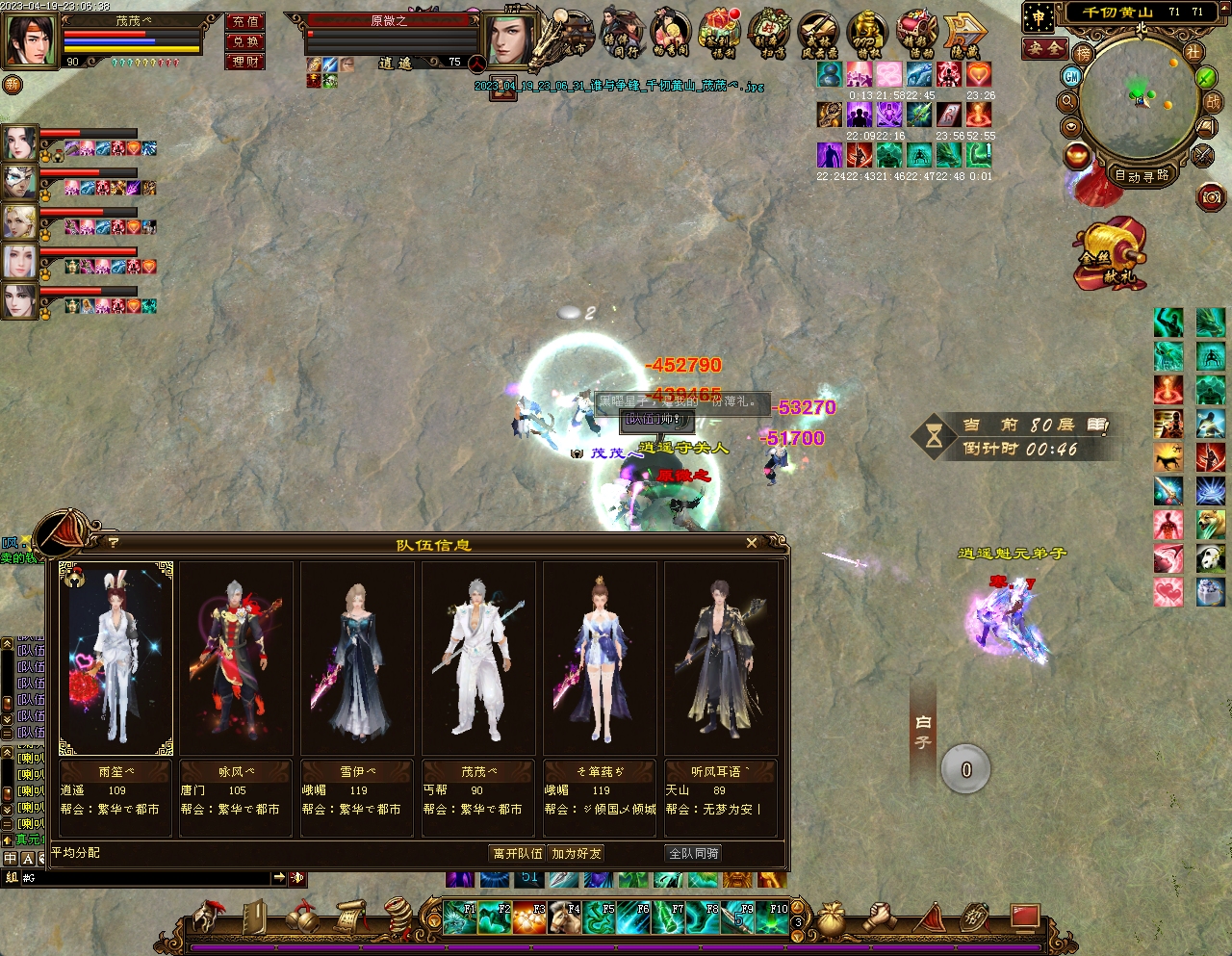Open the team info help question mark
The image size is (1232, 956).
pos(114,543)
